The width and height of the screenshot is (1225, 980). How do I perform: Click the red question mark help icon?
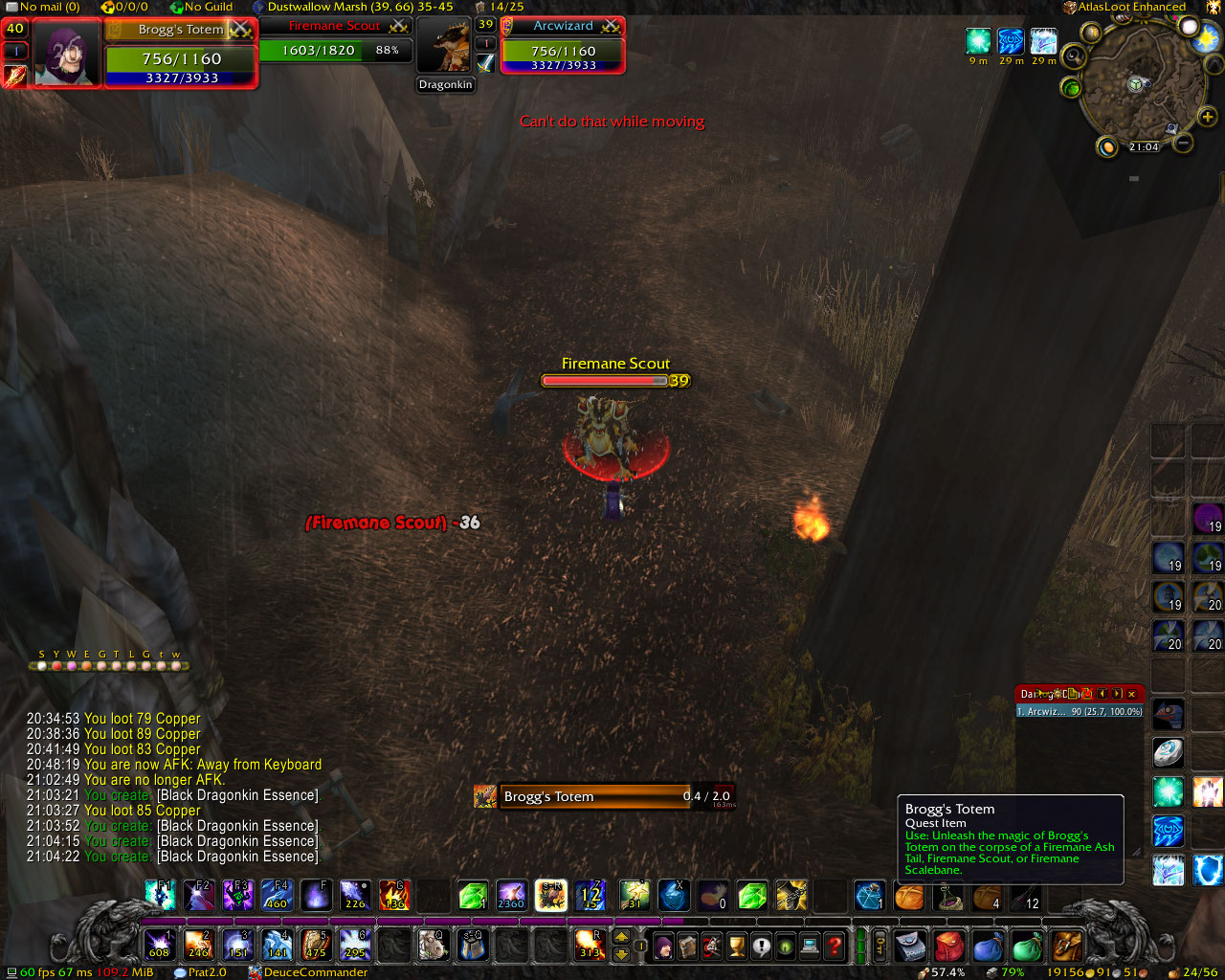(x=835, y=946)
